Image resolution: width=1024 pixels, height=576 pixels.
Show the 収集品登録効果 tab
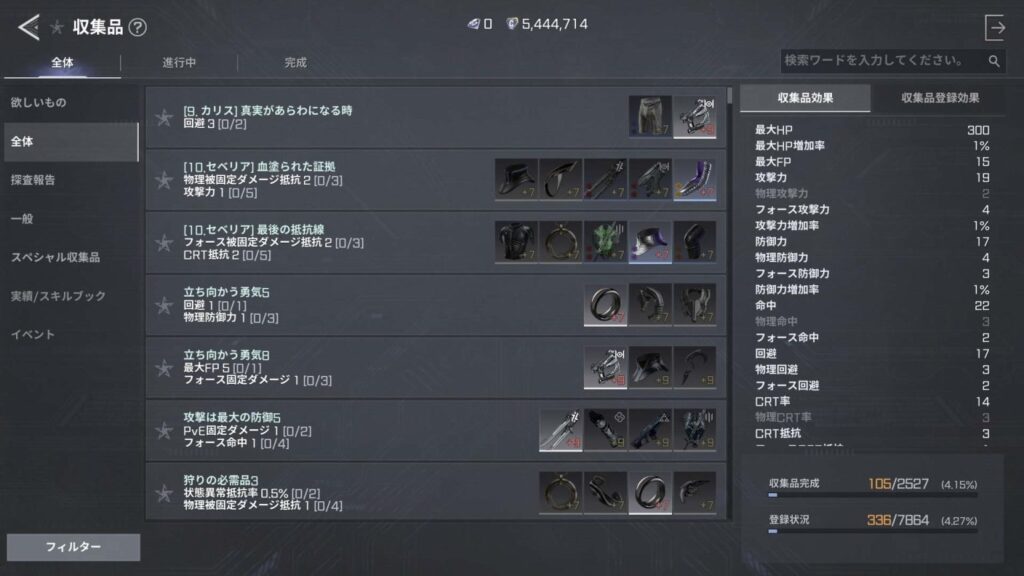(939, 98)
